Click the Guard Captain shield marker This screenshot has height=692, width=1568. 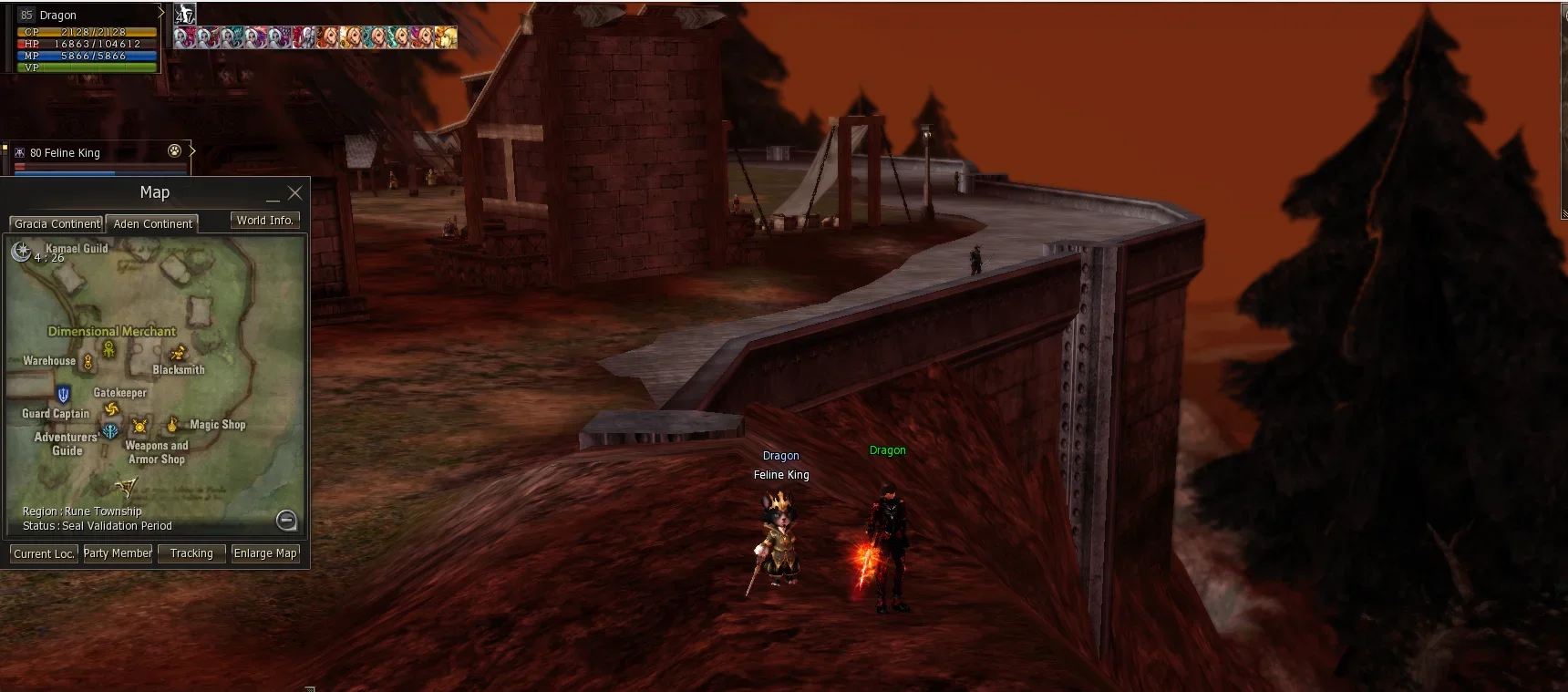[x=63, y=395]
